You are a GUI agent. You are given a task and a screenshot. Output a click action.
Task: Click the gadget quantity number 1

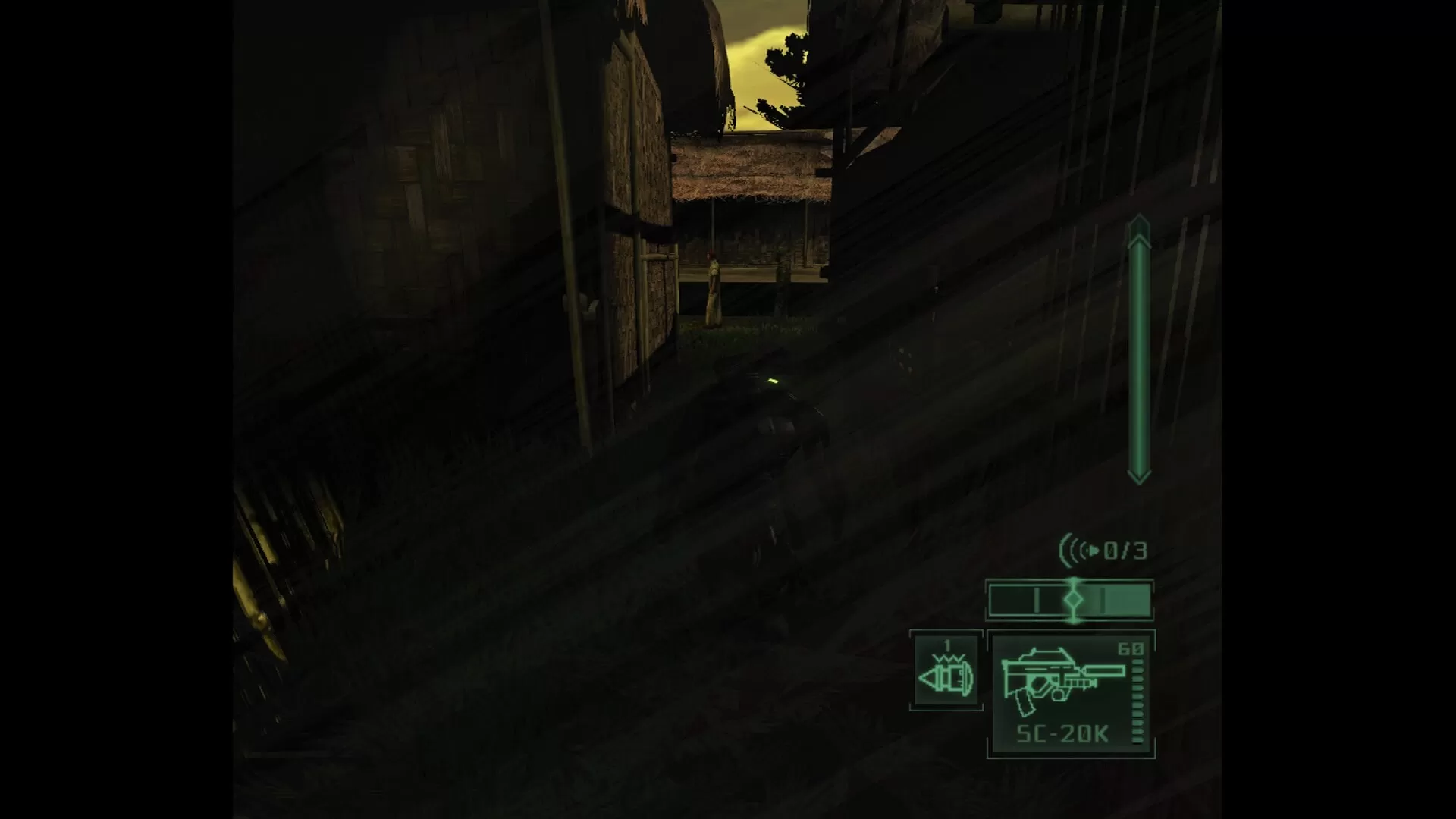pos(946,645)
